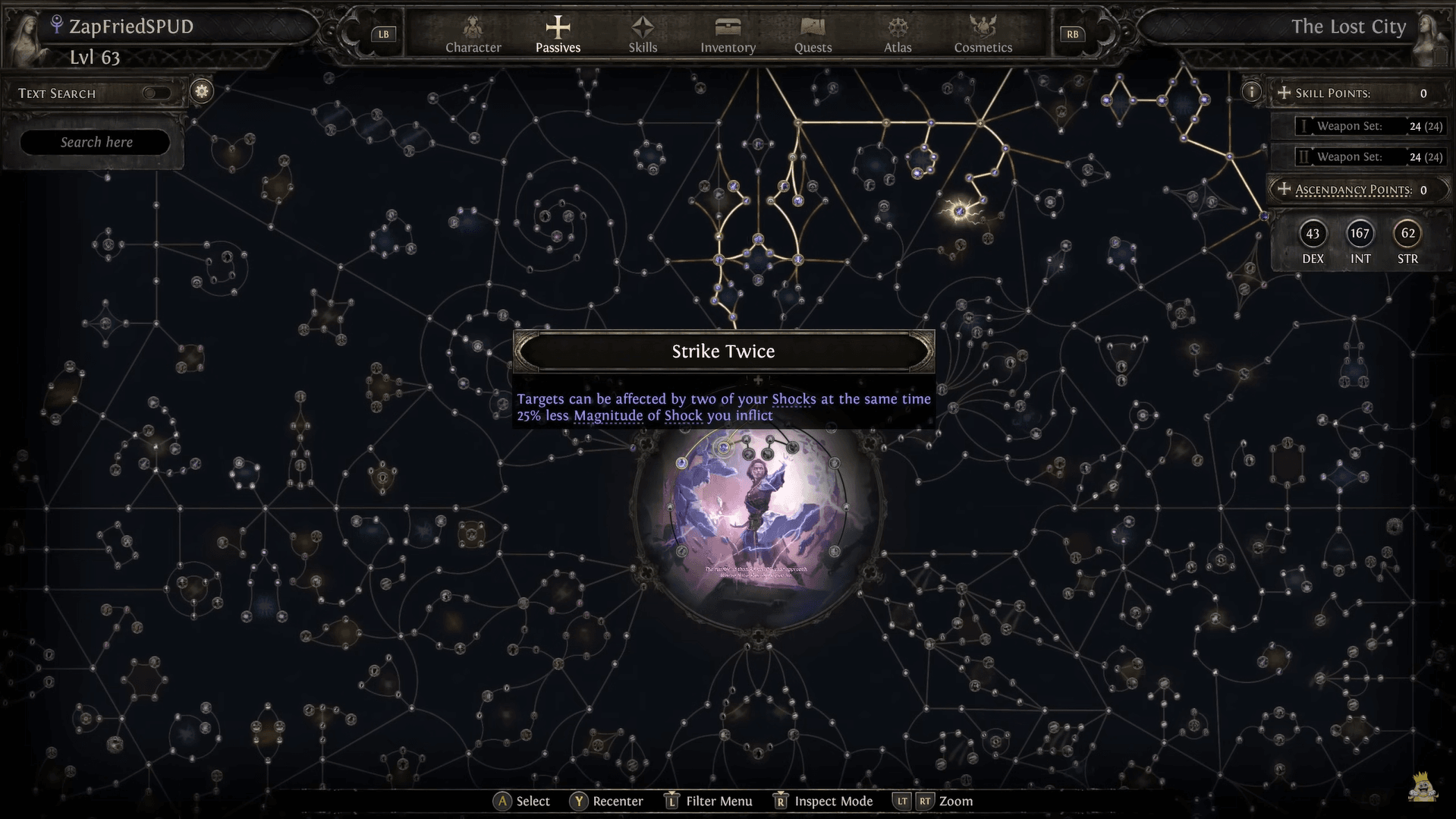The height and width of the screenshot is (819, 1456).
Task: Open the Atlas tab
Action: tap(898, 35)
